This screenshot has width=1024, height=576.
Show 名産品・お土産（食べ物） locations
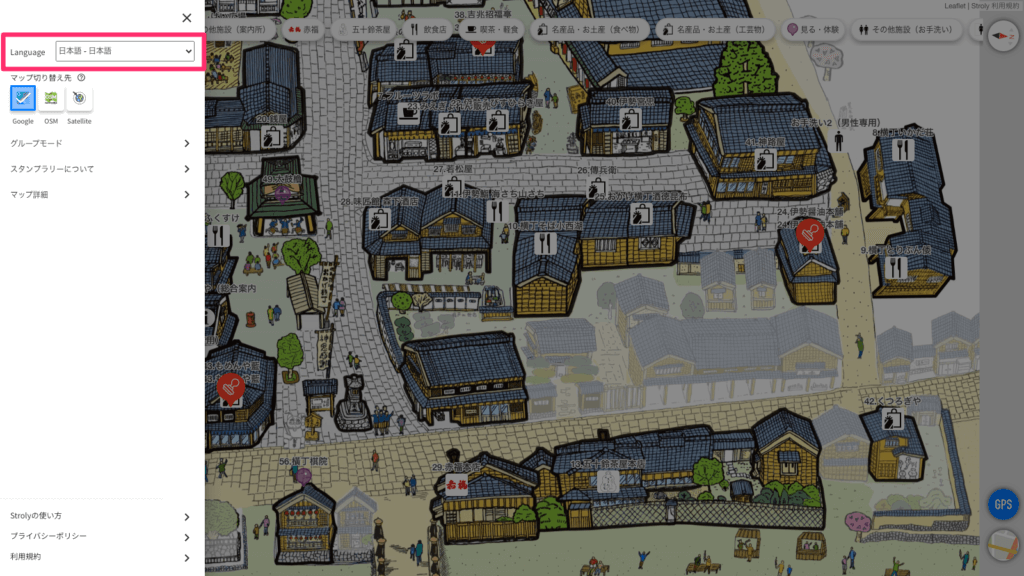[x=590, y=31]
